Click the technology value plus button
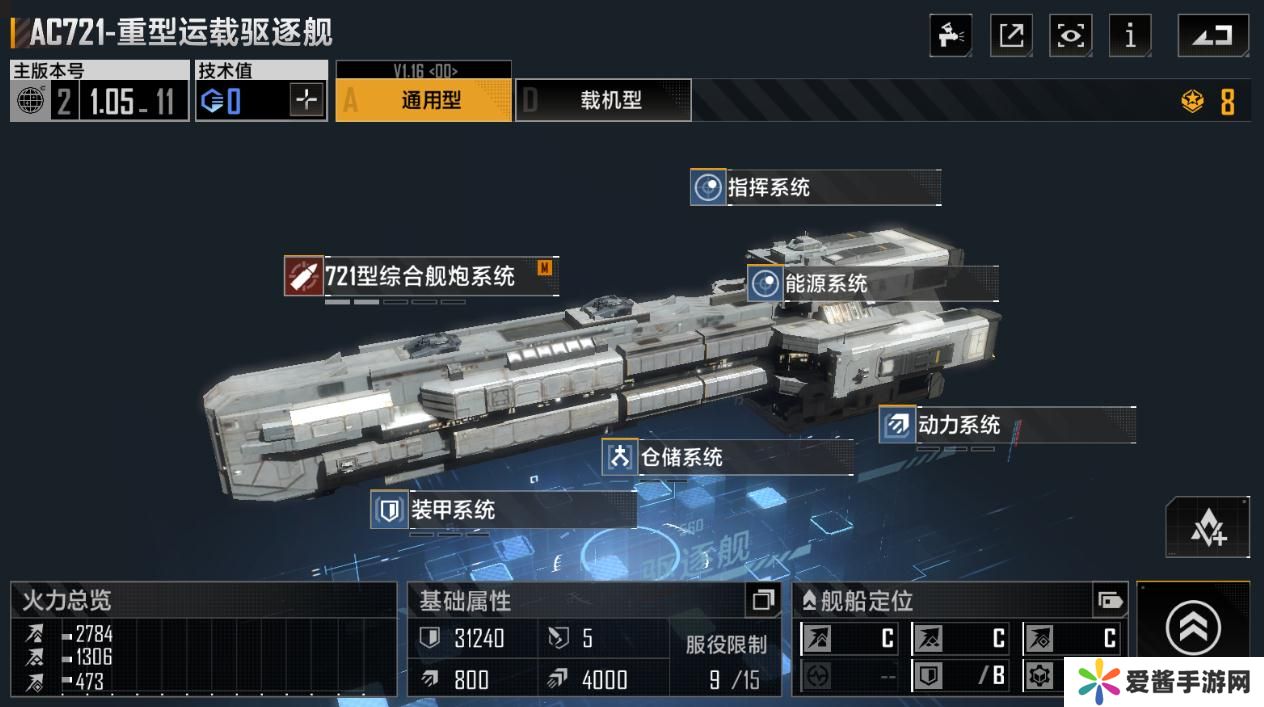Image resolution: width=1264 pixels, height=707 pixels. (x=307, y=100)
